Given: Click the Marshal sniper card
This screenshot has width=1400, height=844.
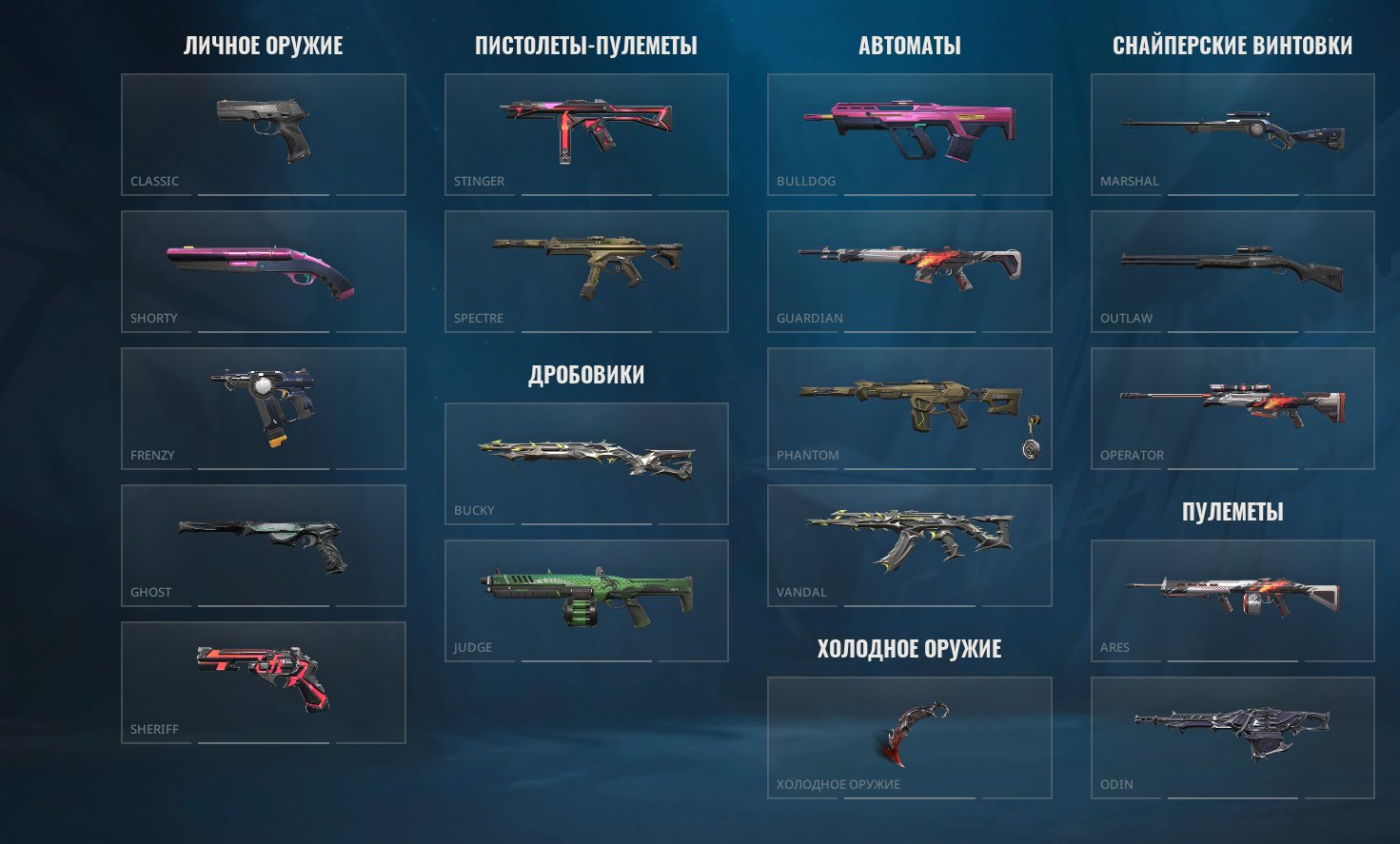Looking at the screenshot, I should pyautogui.click(x=1231, y=133).
